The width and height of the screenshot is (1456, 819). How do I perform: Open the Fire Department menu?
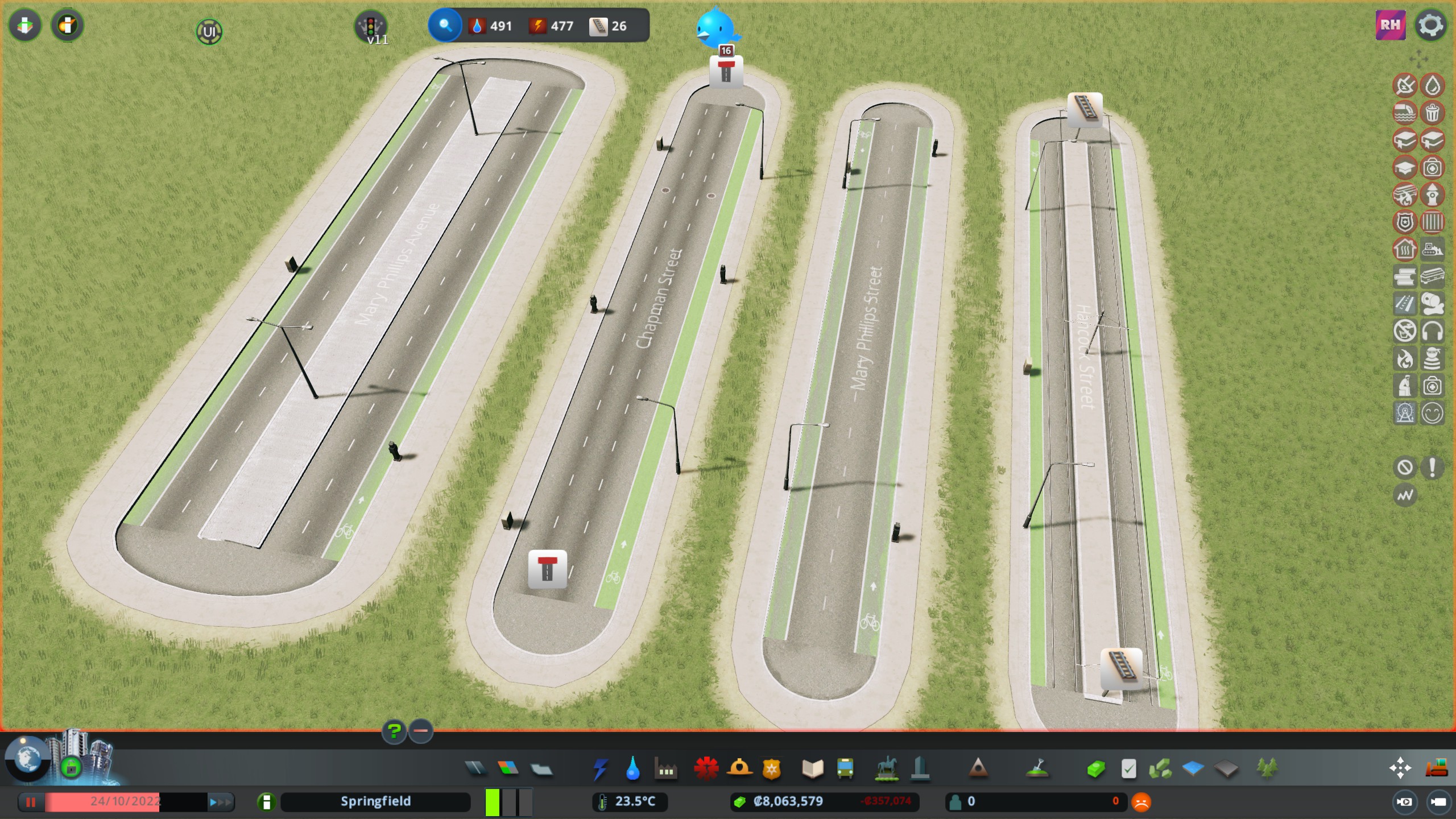pyautogui.click(x=739, y=769)
